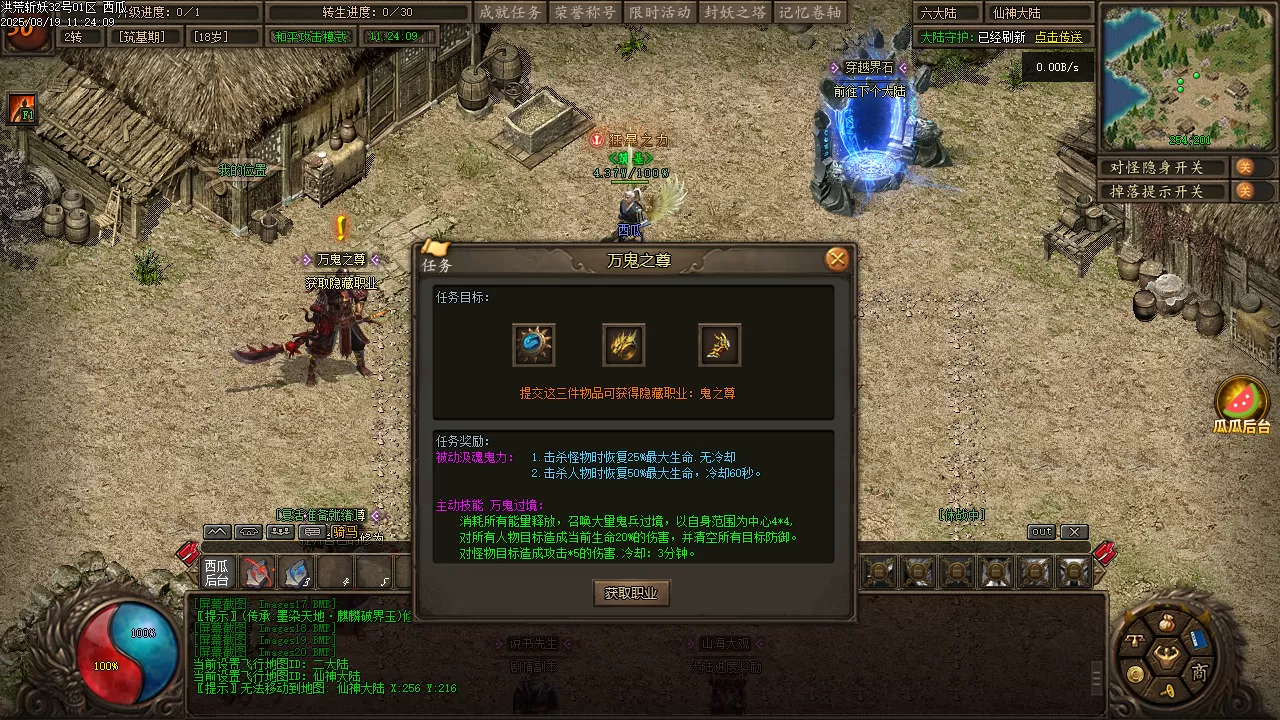Select the golden claw quest item
1280x720 pixels.
tap(624, 345)
